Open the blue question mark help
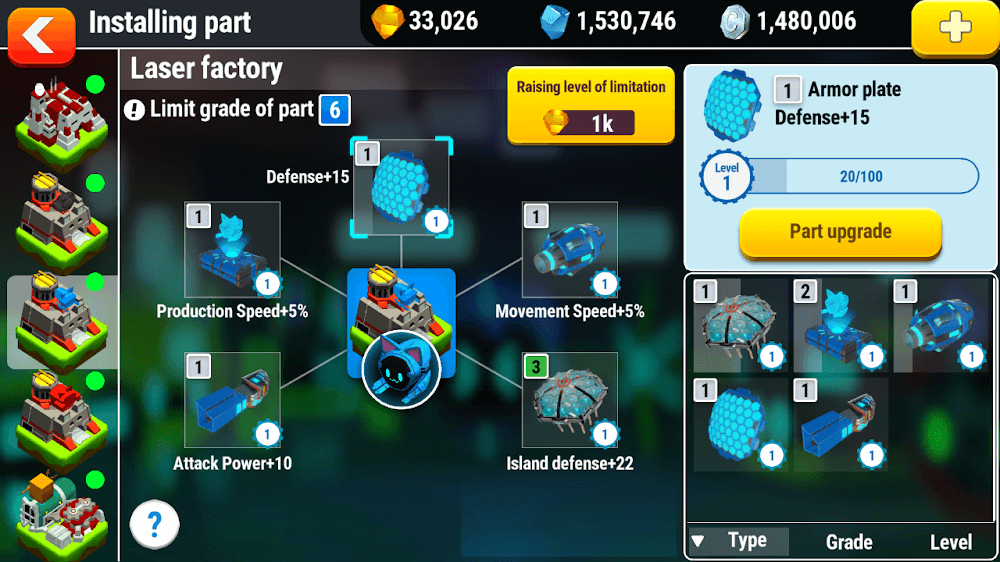 (x=154, y=522)
